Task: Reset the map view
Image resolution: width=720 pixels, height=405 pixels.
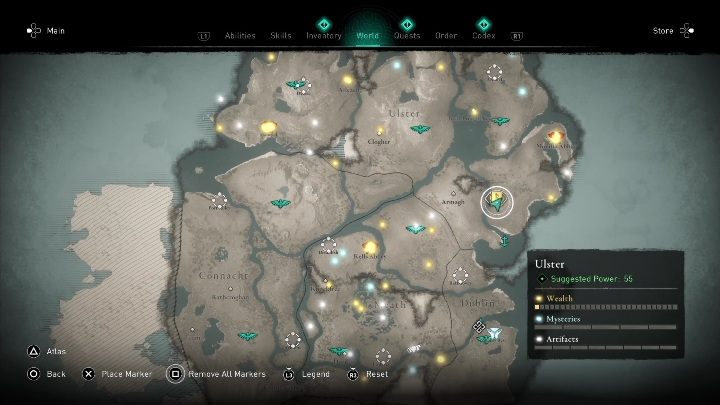Action: click(x=368, y=374)
